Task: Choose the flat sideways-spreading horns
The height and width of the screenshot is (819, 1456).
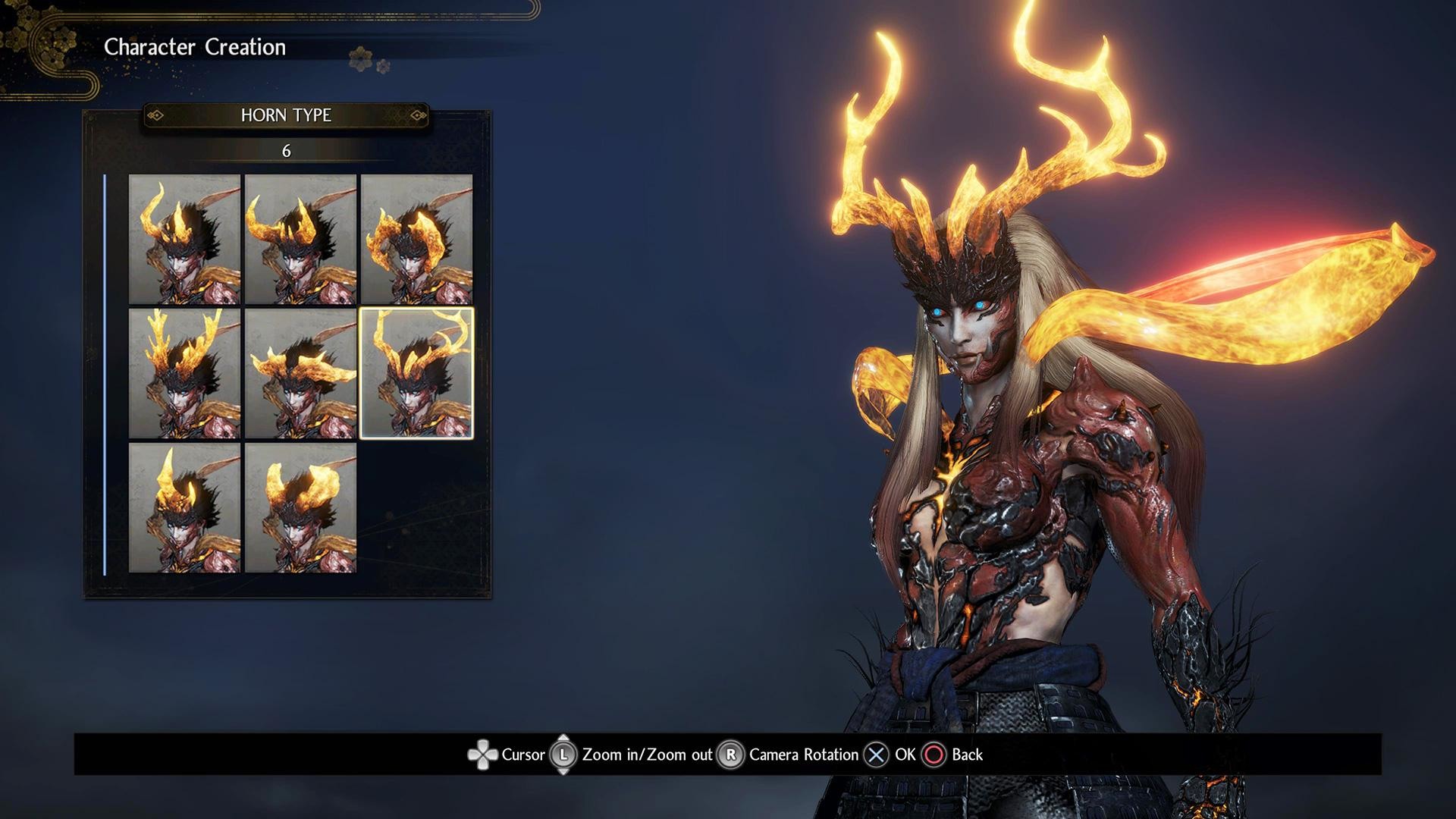Action: pyautogui.click(x=300, y=373)
